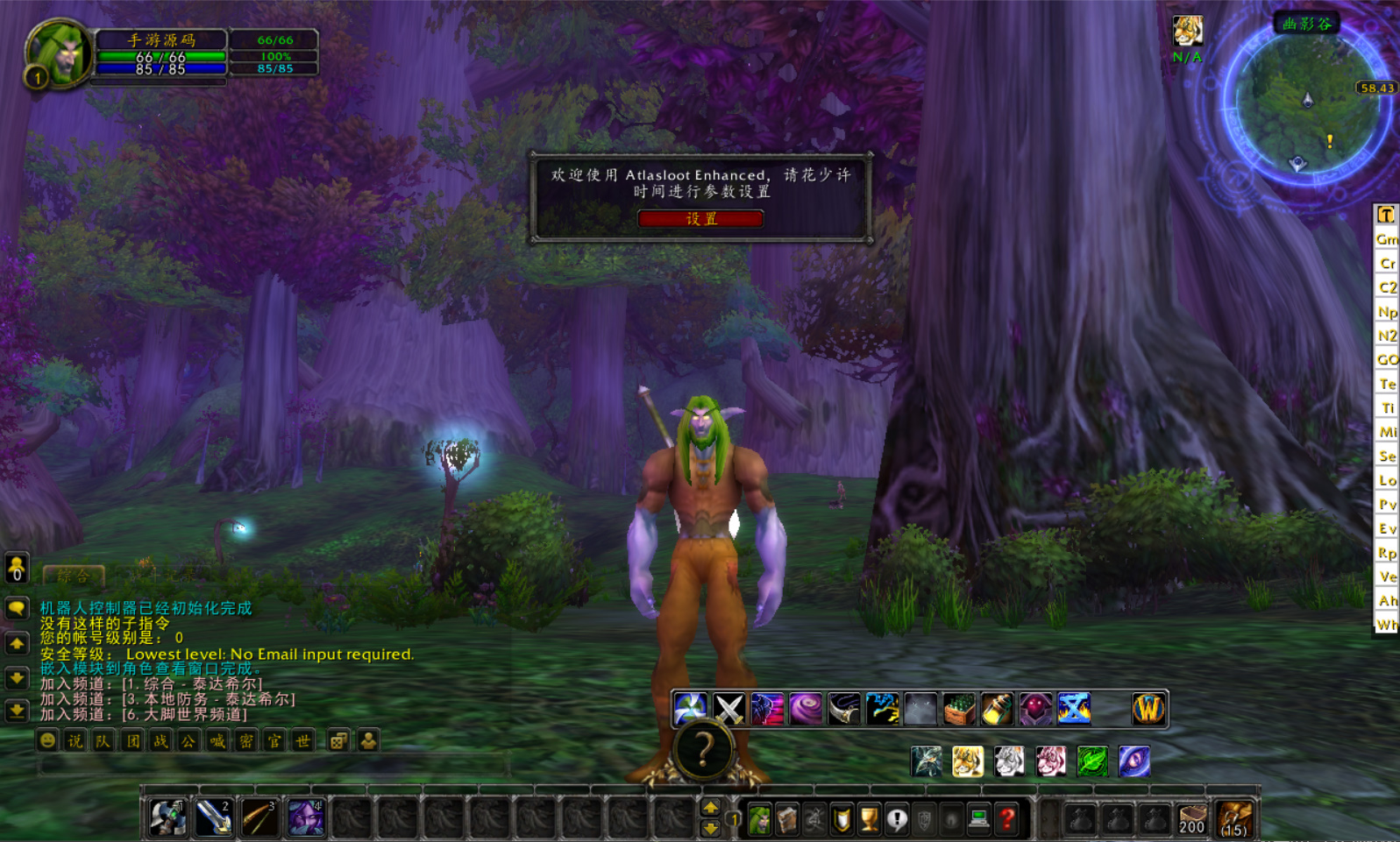The height and width of the screenshot is (842, 1400).
Task: Jump chat to bottom with underlined arrow
Action: 17,711
